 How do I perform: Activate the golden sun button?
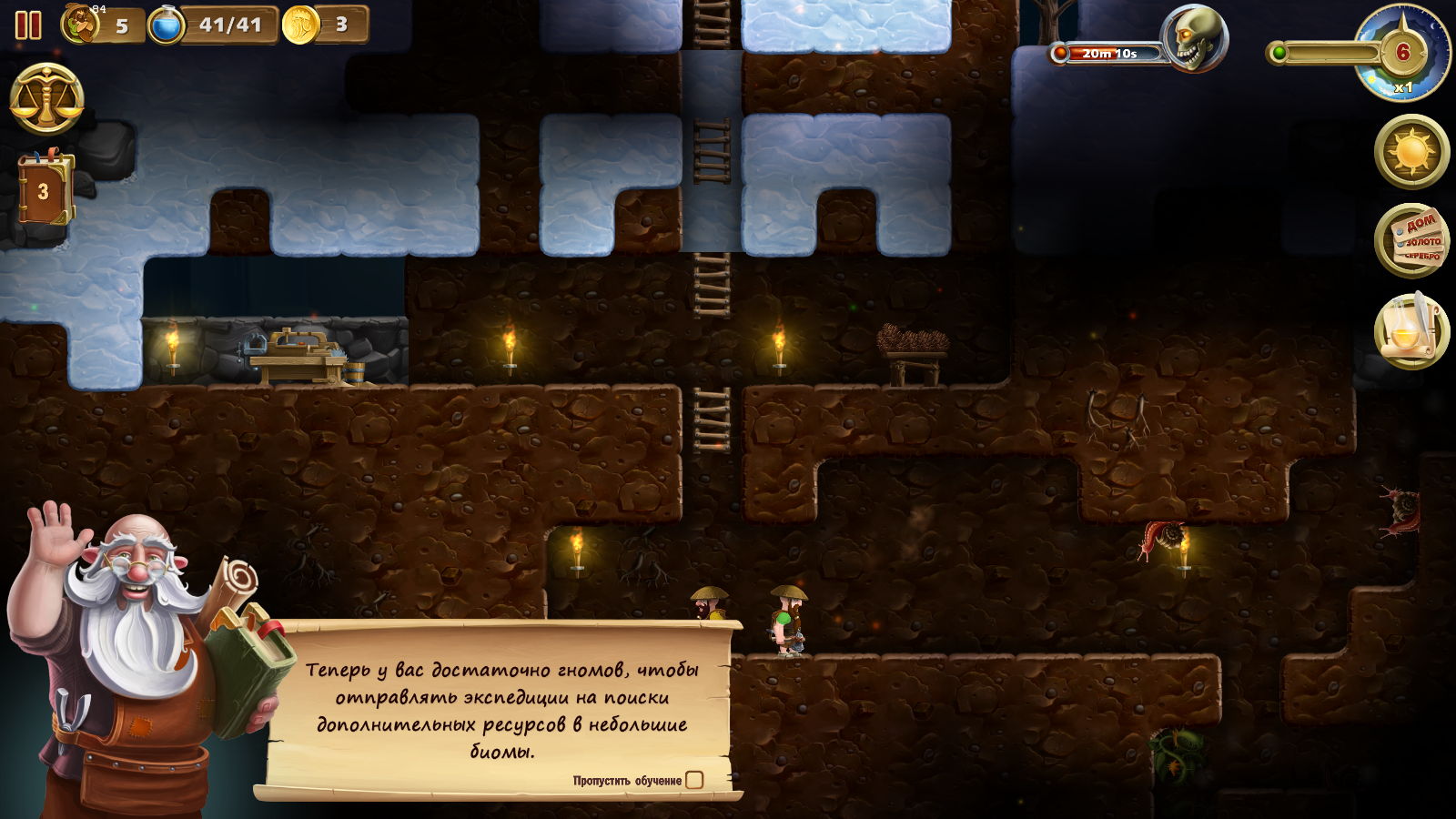[x=1411, y=151]
